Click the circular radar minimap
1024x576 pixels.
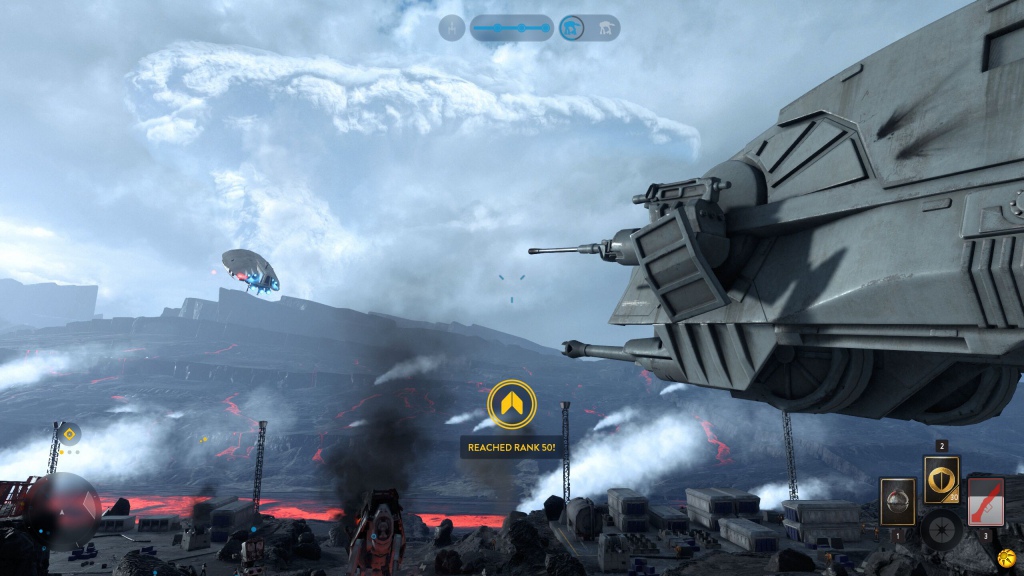[63, 509]
